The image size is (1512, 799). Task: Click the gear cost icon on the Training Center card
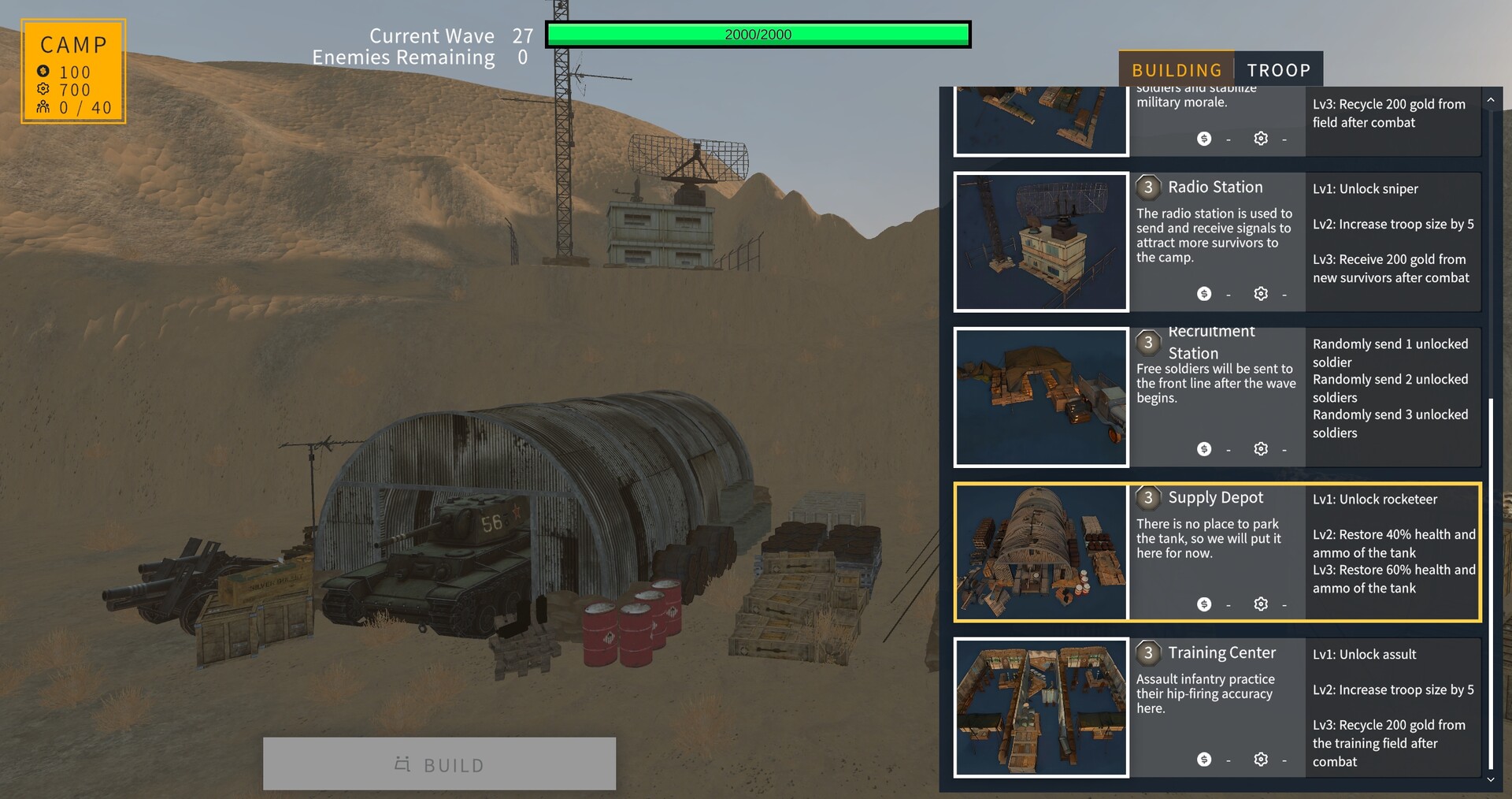tap(1261, 759)
